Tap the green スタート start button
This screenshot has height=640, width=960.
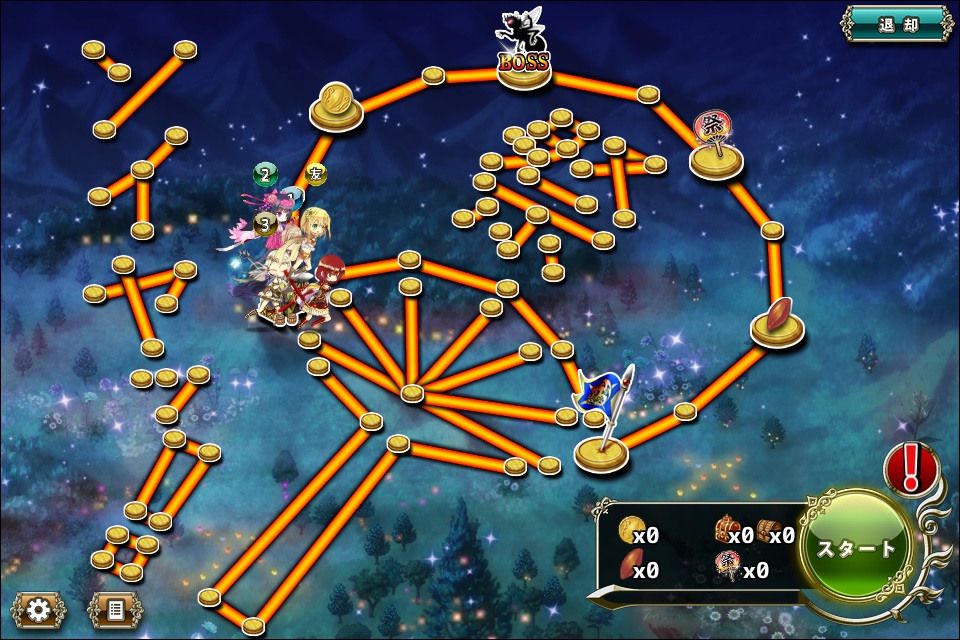click(859, 548)
